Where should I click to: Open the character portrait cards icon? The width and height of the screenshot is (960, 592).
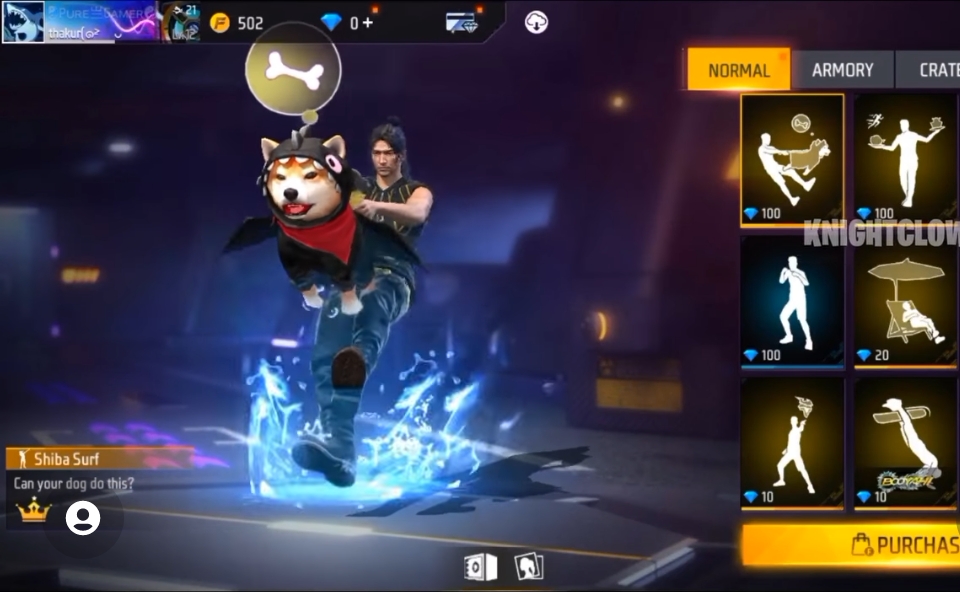(x=528, y=567)
